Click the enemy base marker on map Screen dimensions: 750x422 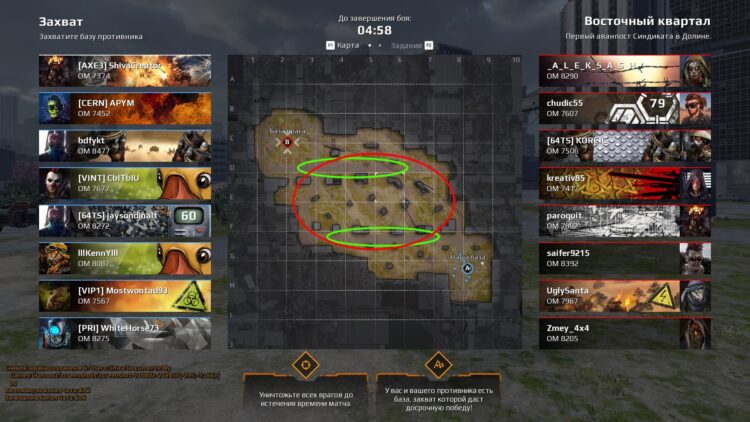(x=288, y=143)
